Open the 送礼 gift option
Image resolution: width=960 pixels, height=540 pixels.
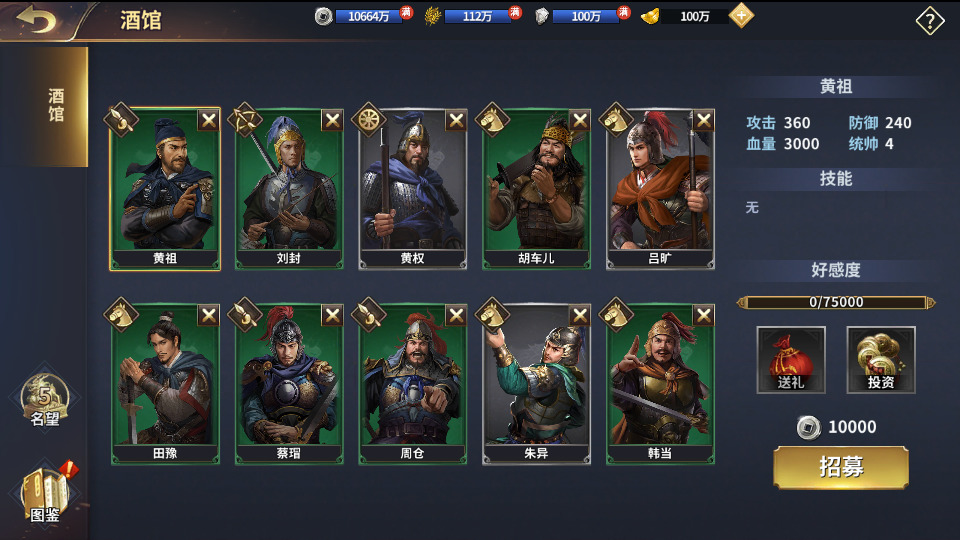pos(791,360)
